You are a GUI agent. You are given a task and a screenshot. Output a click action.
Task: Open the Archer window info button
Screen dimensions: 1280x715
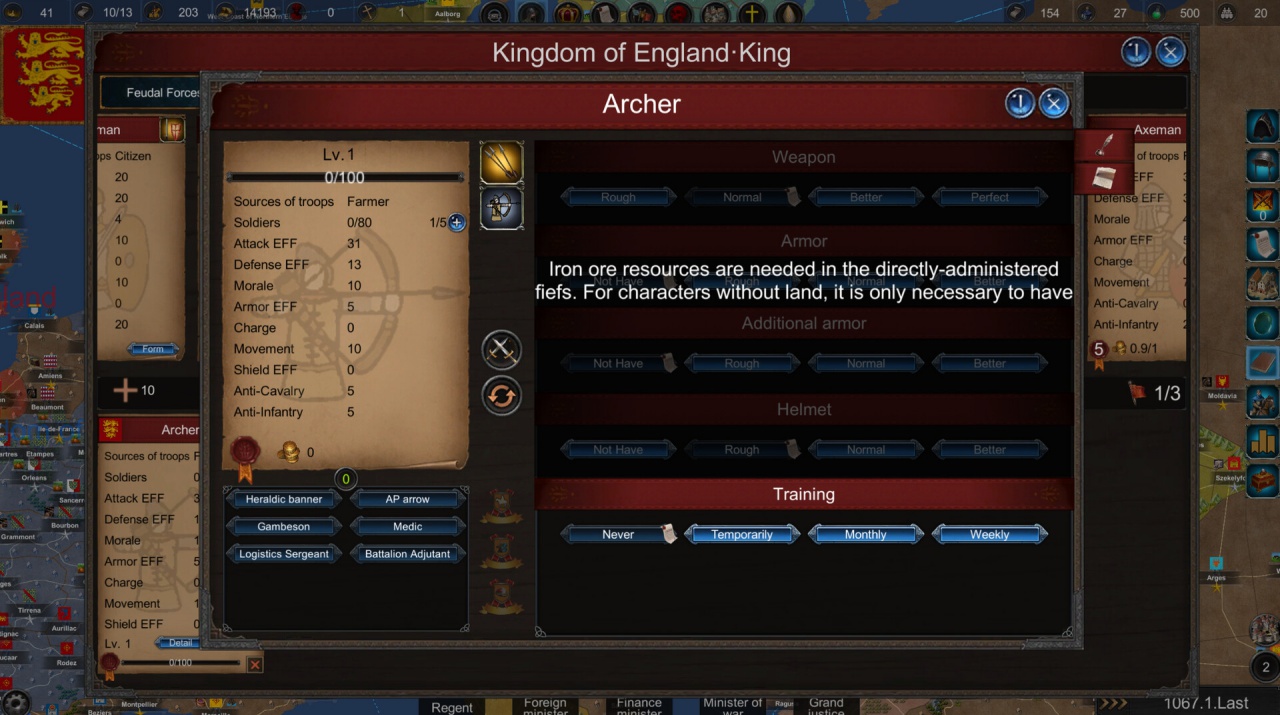(x=1019, y=103)
